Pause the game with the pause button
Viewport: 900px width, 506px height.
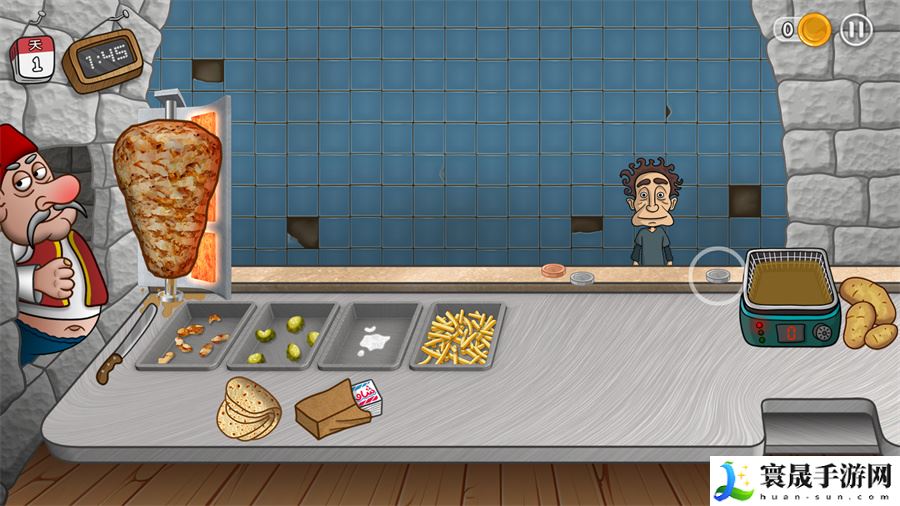855,30
